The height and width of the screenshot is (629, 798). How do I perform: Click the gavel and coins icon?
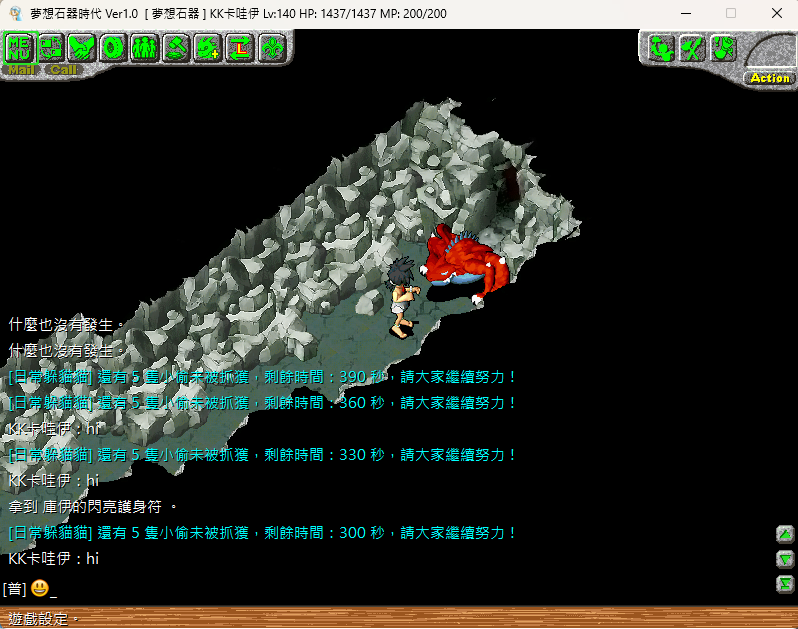pos(176,47)
